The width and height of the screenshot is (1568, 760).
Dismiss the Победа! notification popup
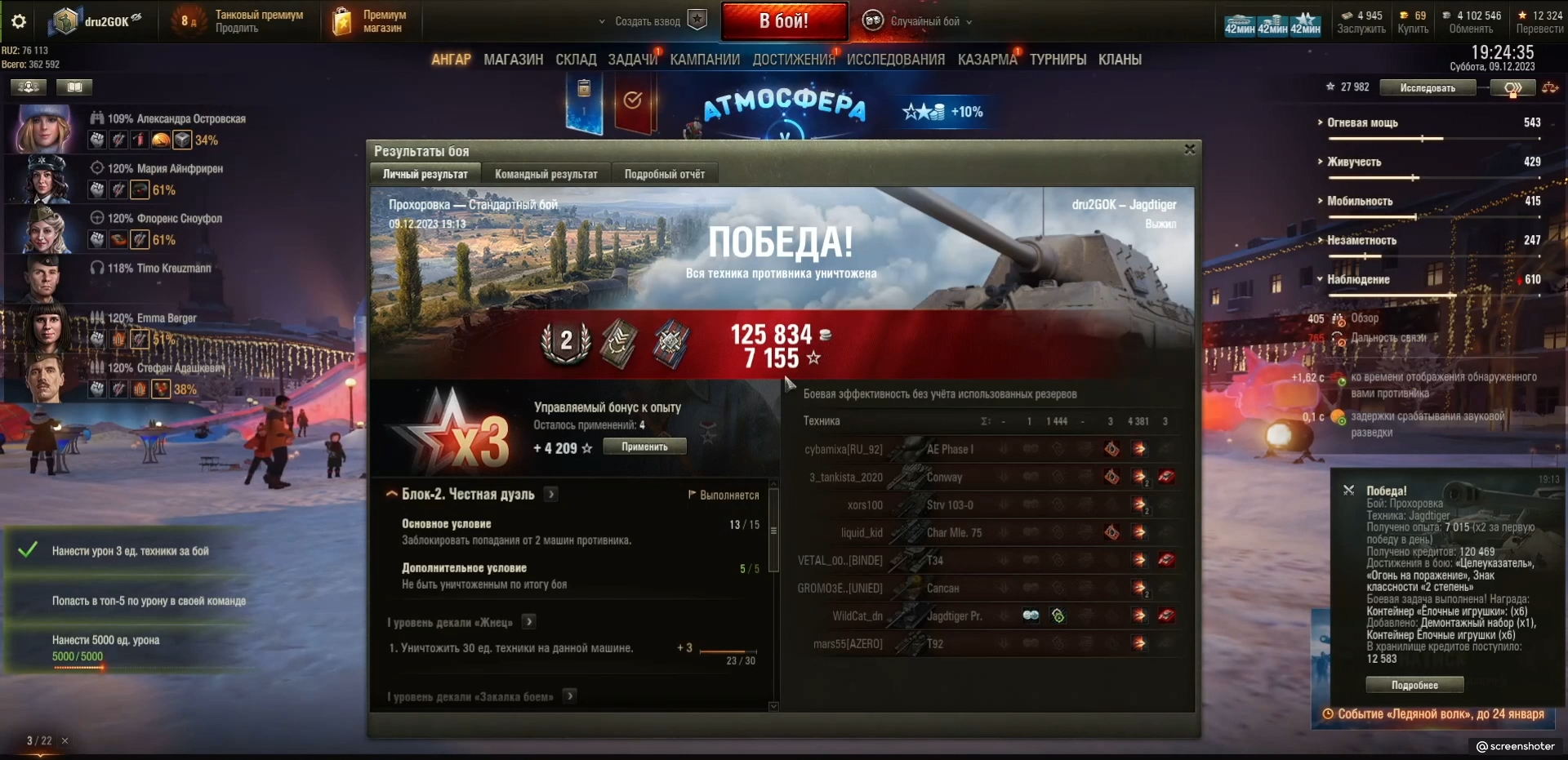coord(1348,490)
